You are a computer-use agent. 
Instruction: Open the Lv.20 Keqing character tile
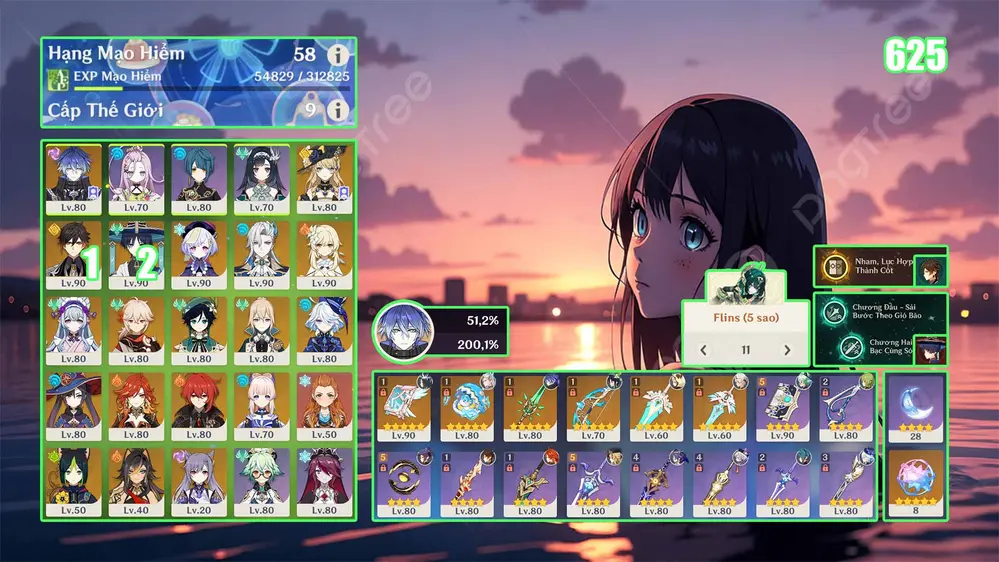click(x=198, y=480)
